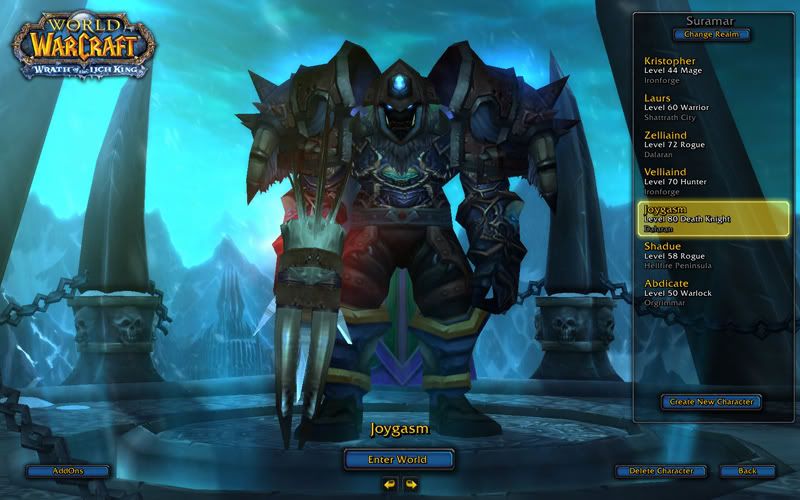
Task: Delete the selected character
Action: click(x=661, y=470)
